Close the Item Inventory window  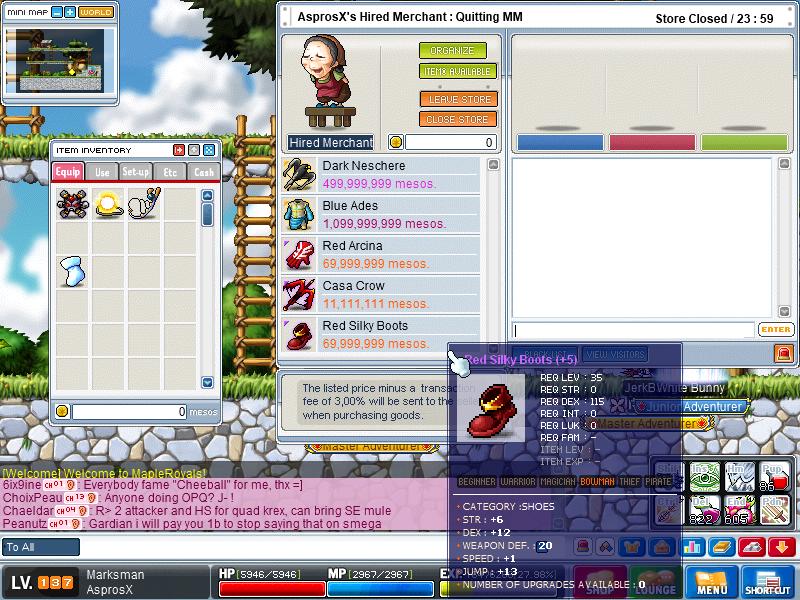[209, 150]
